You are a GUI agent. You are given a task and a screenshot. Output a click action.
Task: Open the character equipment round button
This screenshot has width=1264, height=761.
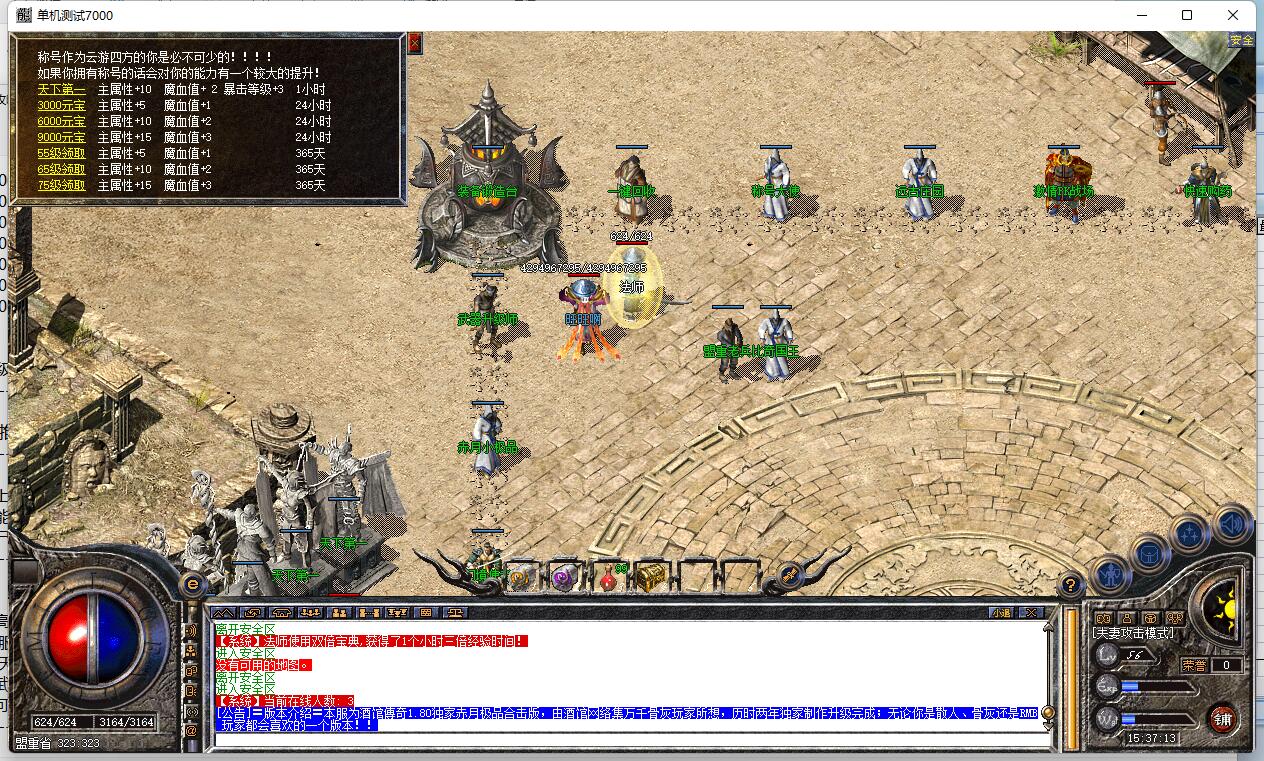coord(1110,573)
